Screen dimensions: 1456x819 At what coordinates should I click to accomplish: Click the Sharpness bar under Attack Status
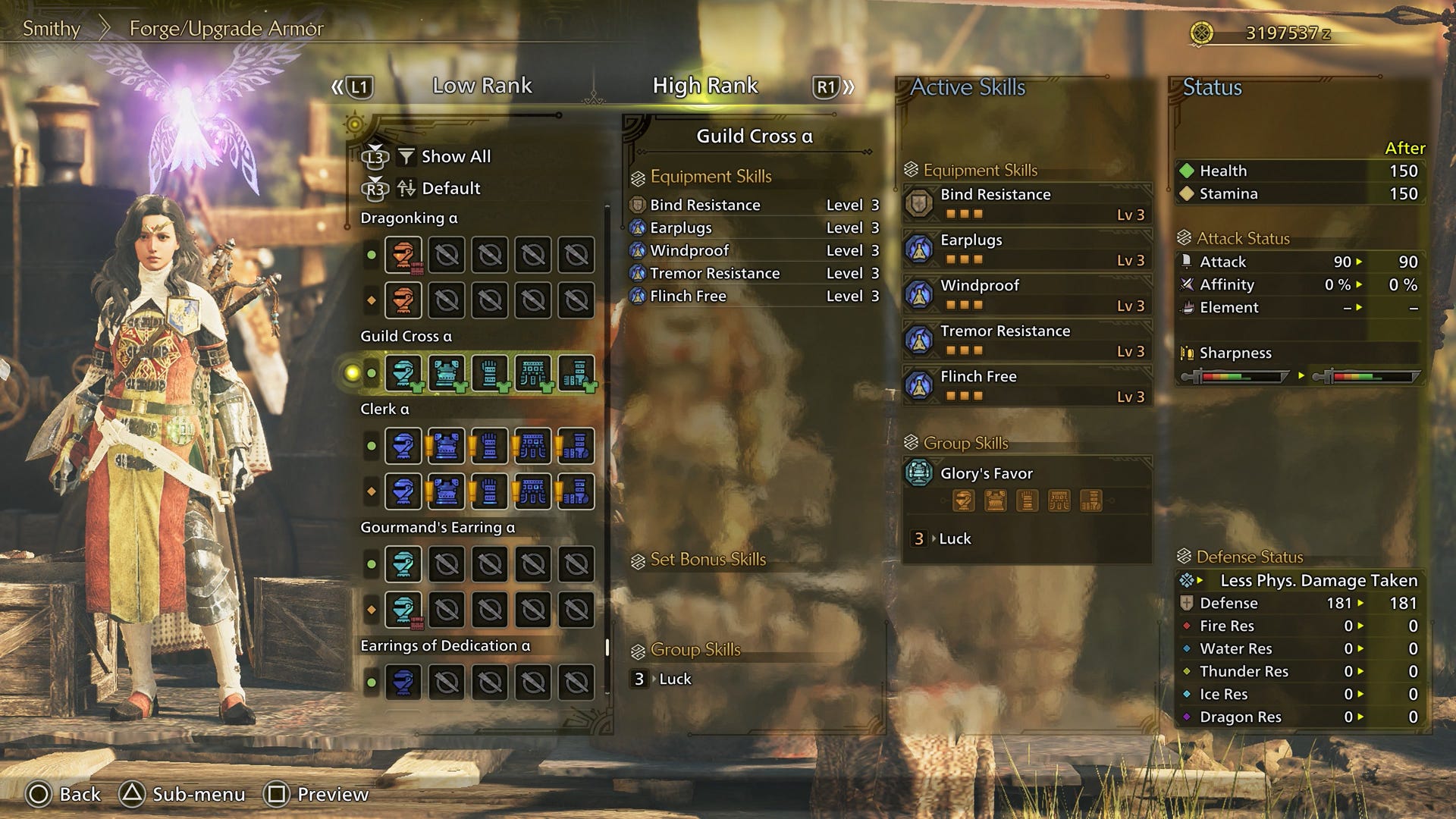(x=1235, y=374)
